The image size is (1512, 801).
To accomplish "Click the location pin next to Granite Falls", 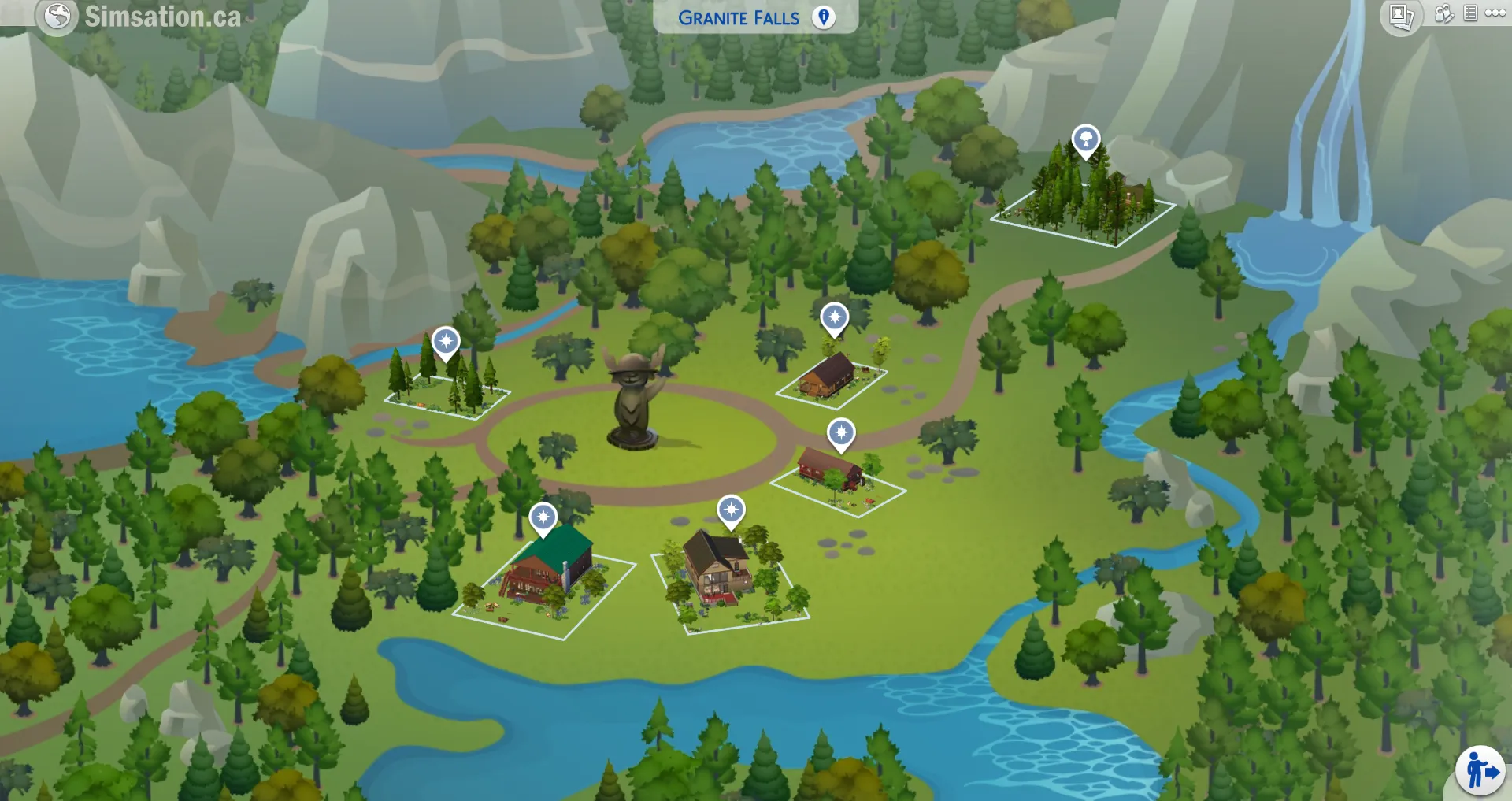I will [x=824, y=17].
